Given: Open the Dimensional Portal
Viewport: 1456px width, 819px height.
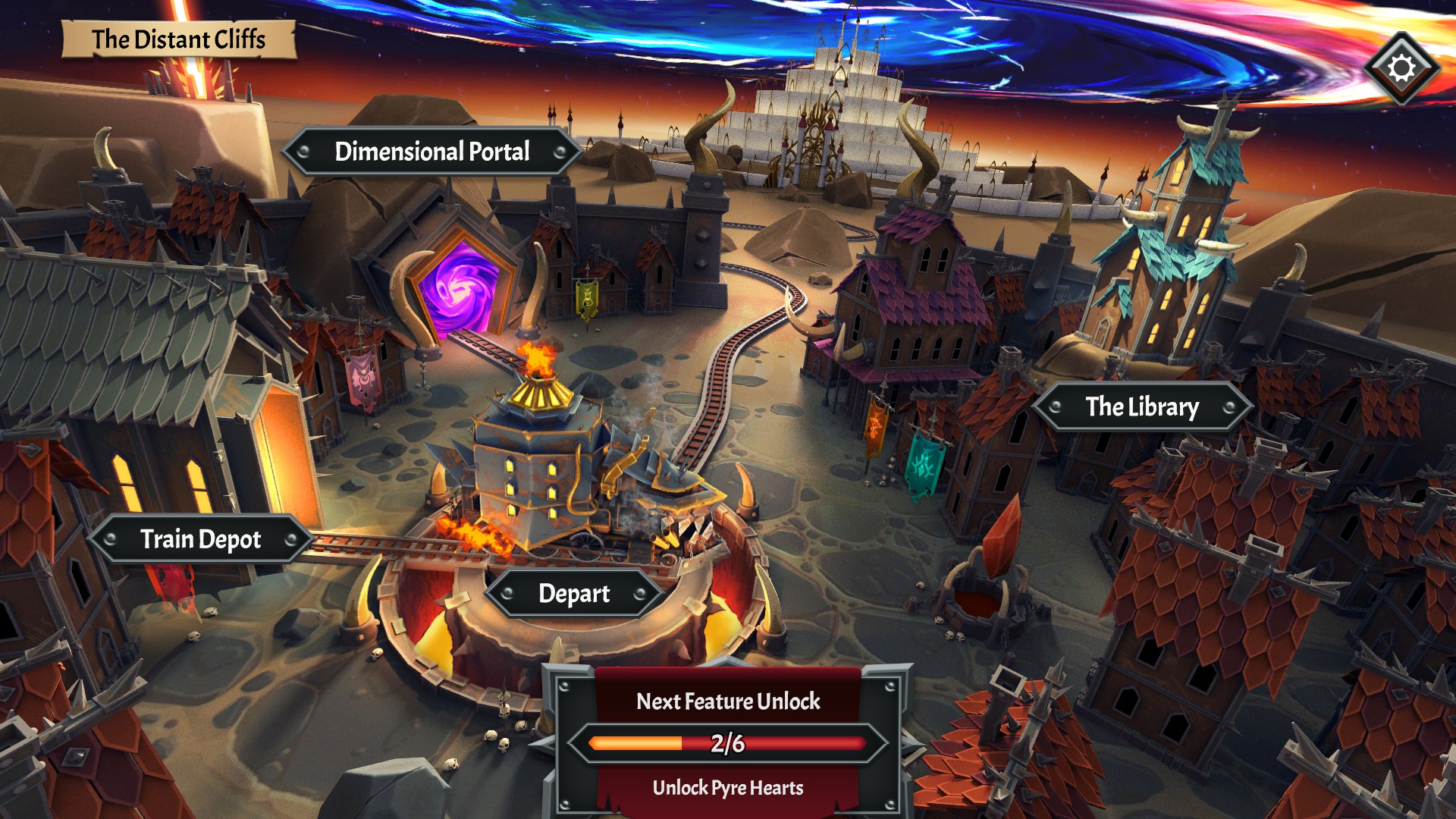Looking at the screenshot, I should click(431, 152).
